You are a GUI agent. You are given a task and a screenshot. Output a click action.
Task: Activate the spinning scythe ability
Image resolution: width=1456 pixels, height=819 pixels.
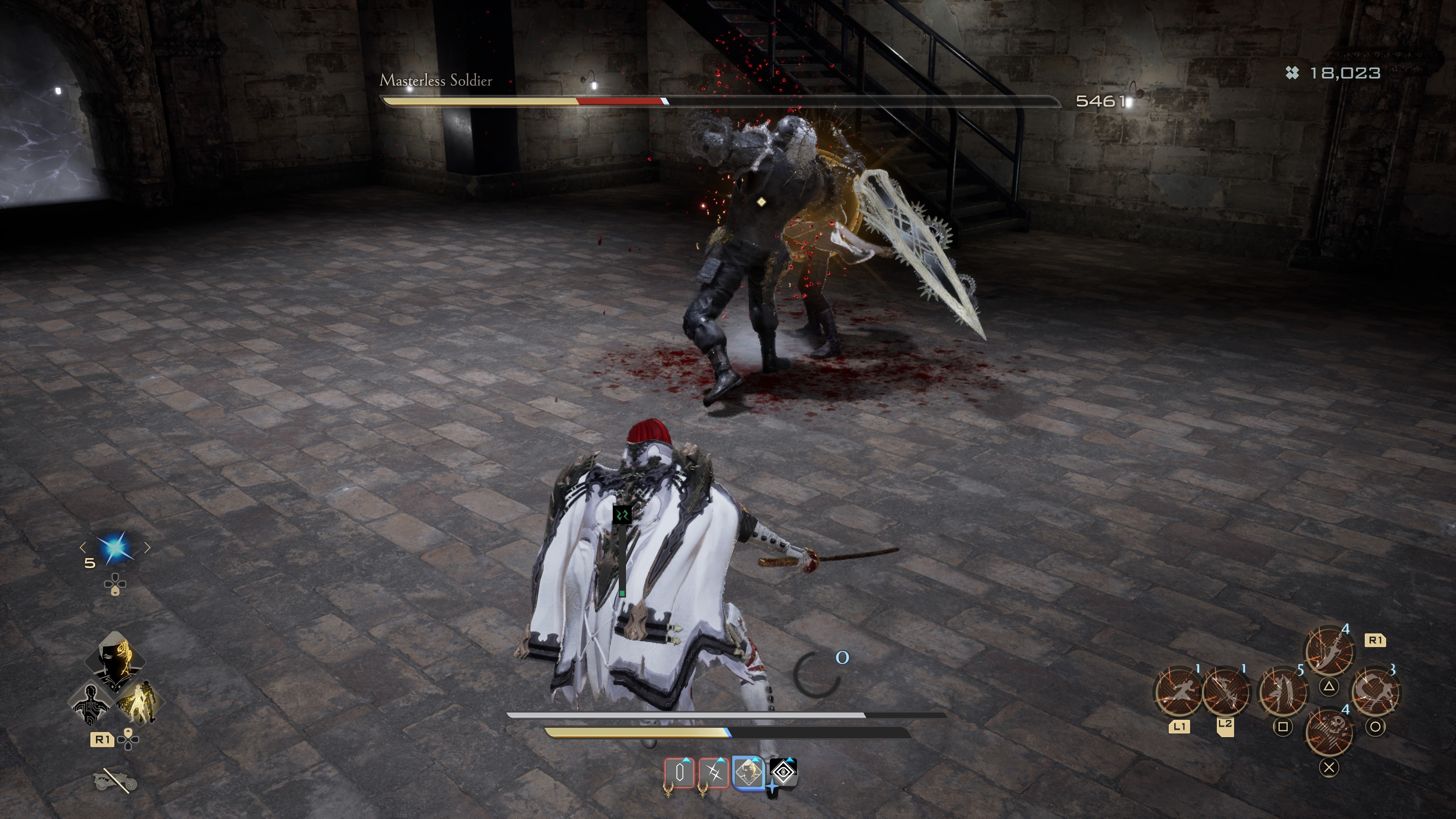pos(1375,692)
